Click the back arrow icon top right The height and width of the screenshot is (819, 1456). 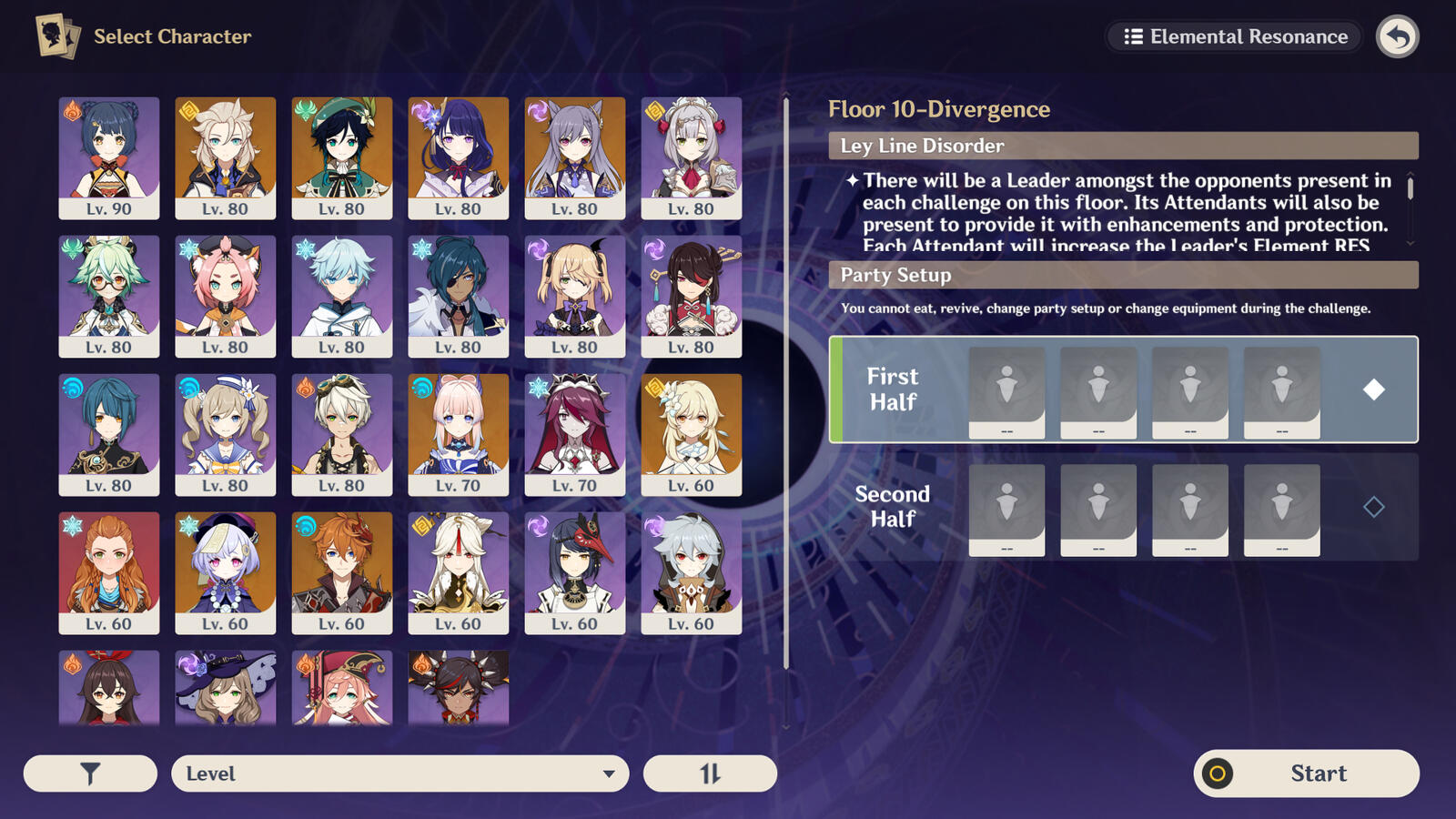pos(1398,36)
